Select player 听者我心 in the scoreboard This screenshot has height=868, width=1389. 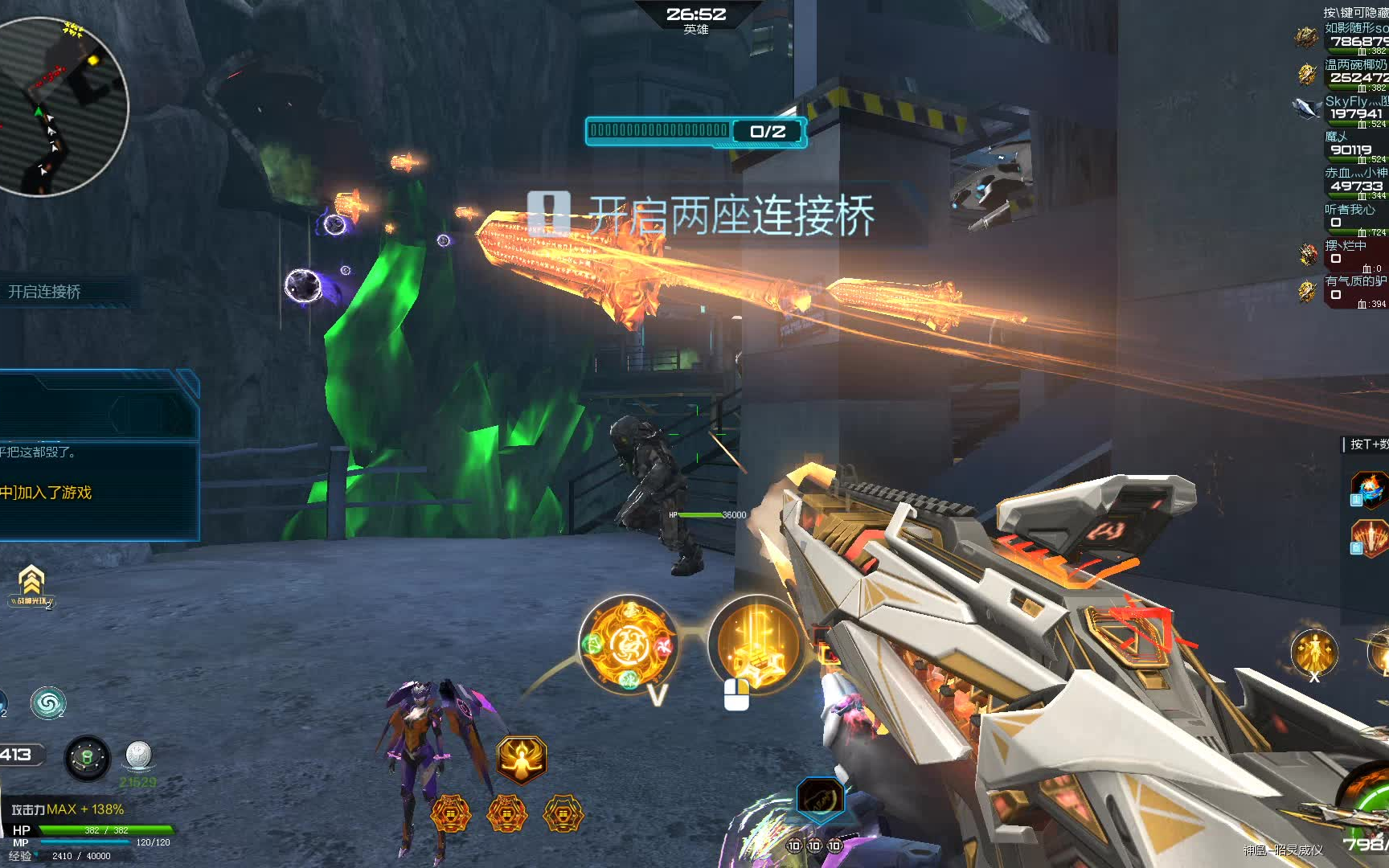tap(1354, 216)
